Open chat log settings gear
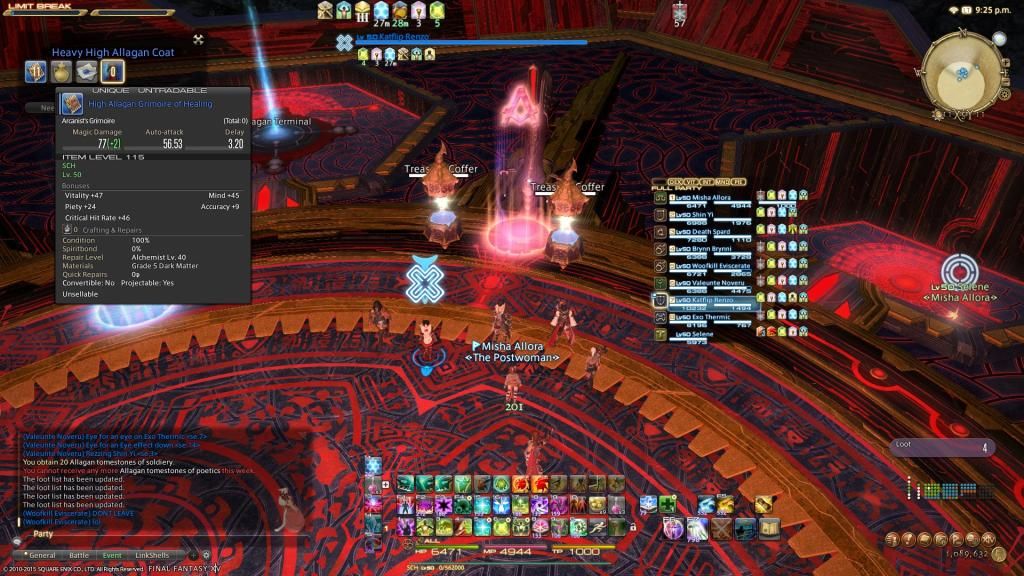Screen dimensions: 1024x576 click(207, 555)
